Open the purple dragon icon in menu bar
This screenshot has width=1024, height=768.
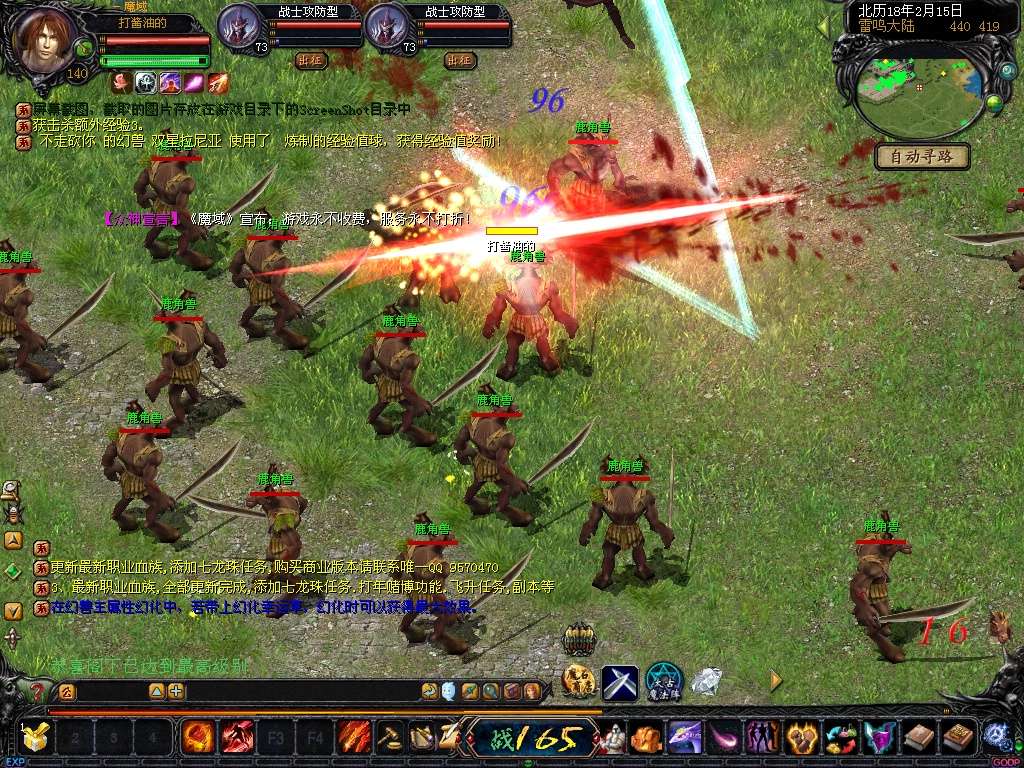pos(683,738)
